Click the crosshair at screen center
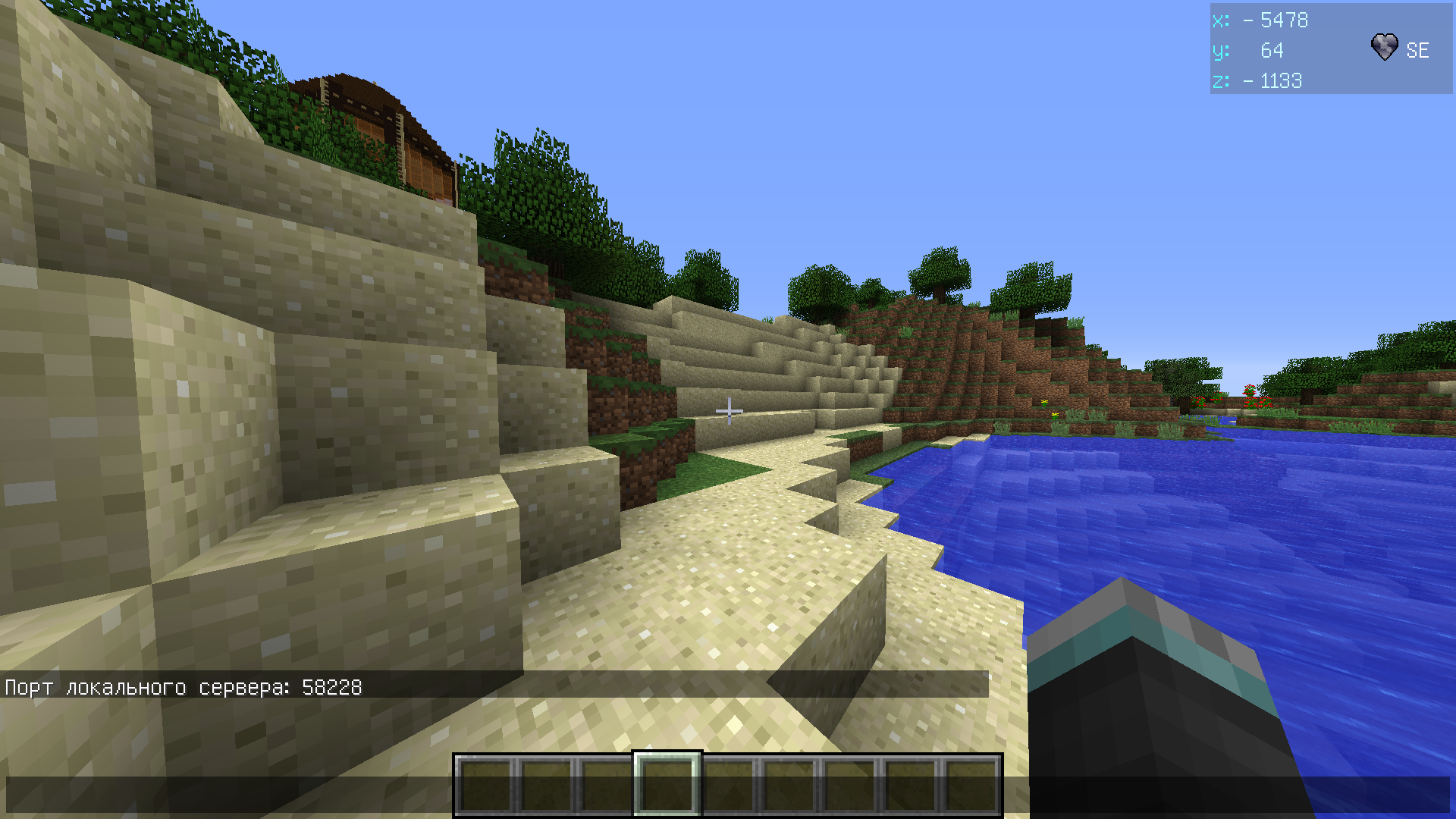Screen dimensions: 1456x819 click(729, 410)
